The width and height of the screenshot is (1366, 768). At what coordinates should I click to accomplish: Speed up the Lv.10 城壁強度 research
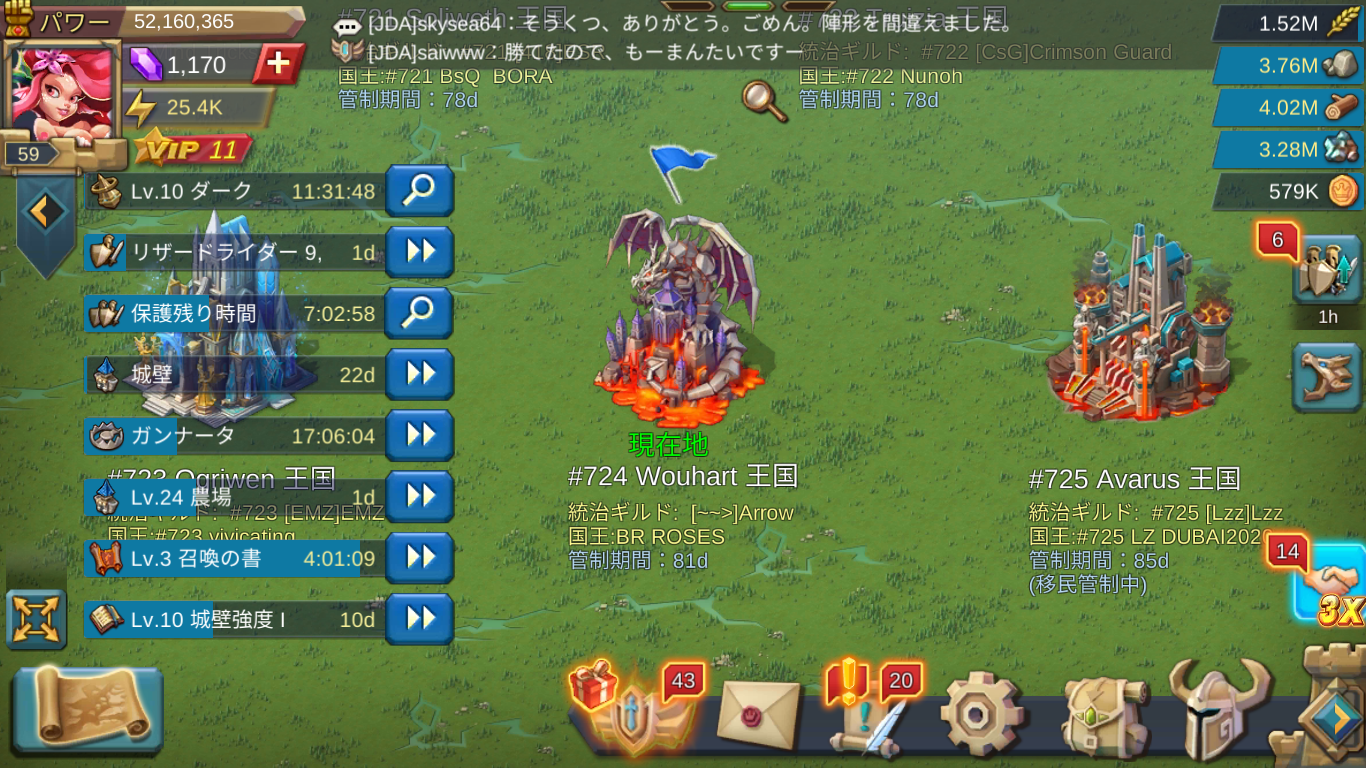pos(419,619)
